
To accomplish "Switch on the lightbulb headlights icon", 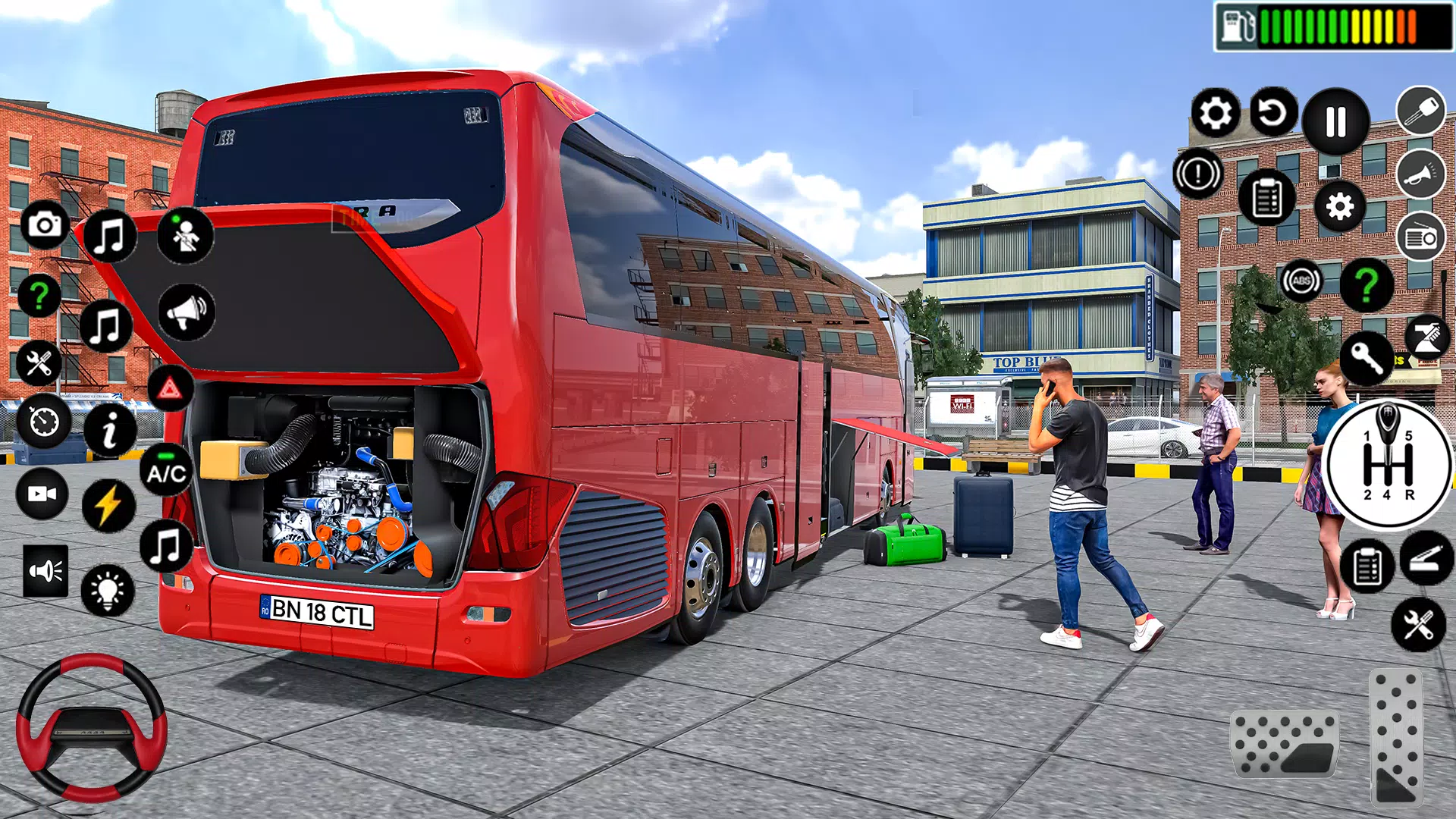I will point(107,590).
